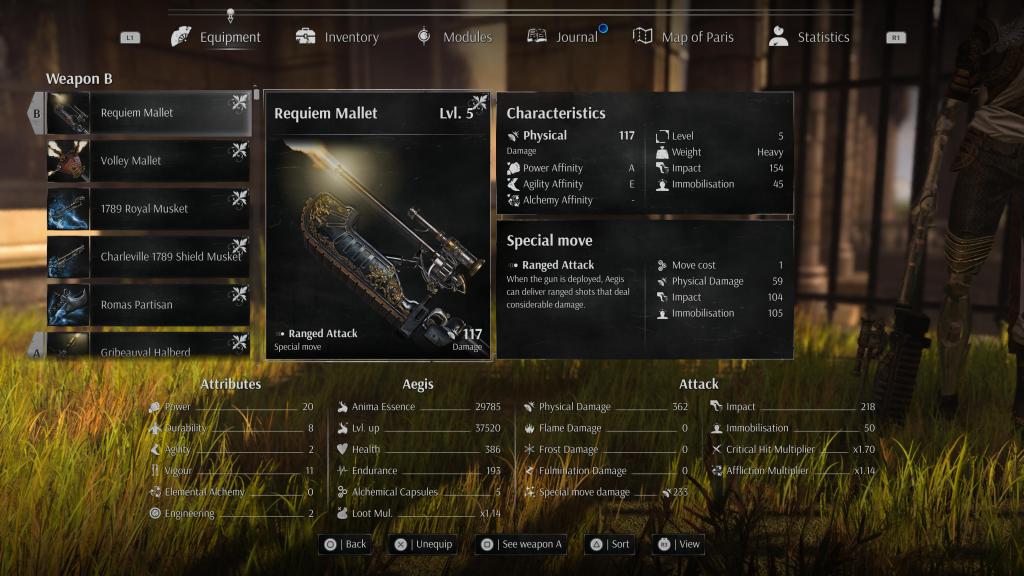
Task: Sort the weapon list
Action: pos(608,544)
